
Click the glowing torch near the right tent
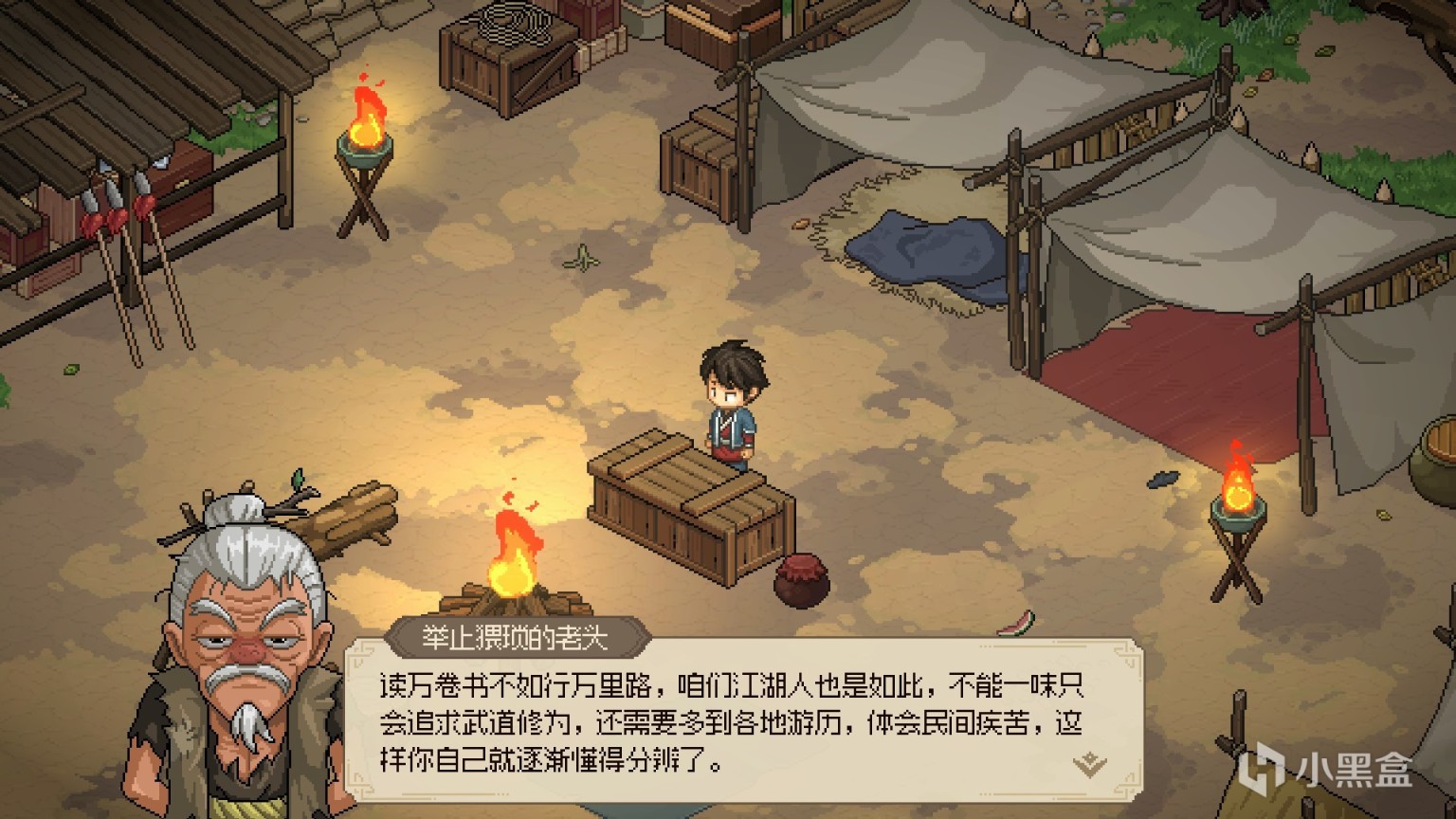click(x=1237, y=493)
